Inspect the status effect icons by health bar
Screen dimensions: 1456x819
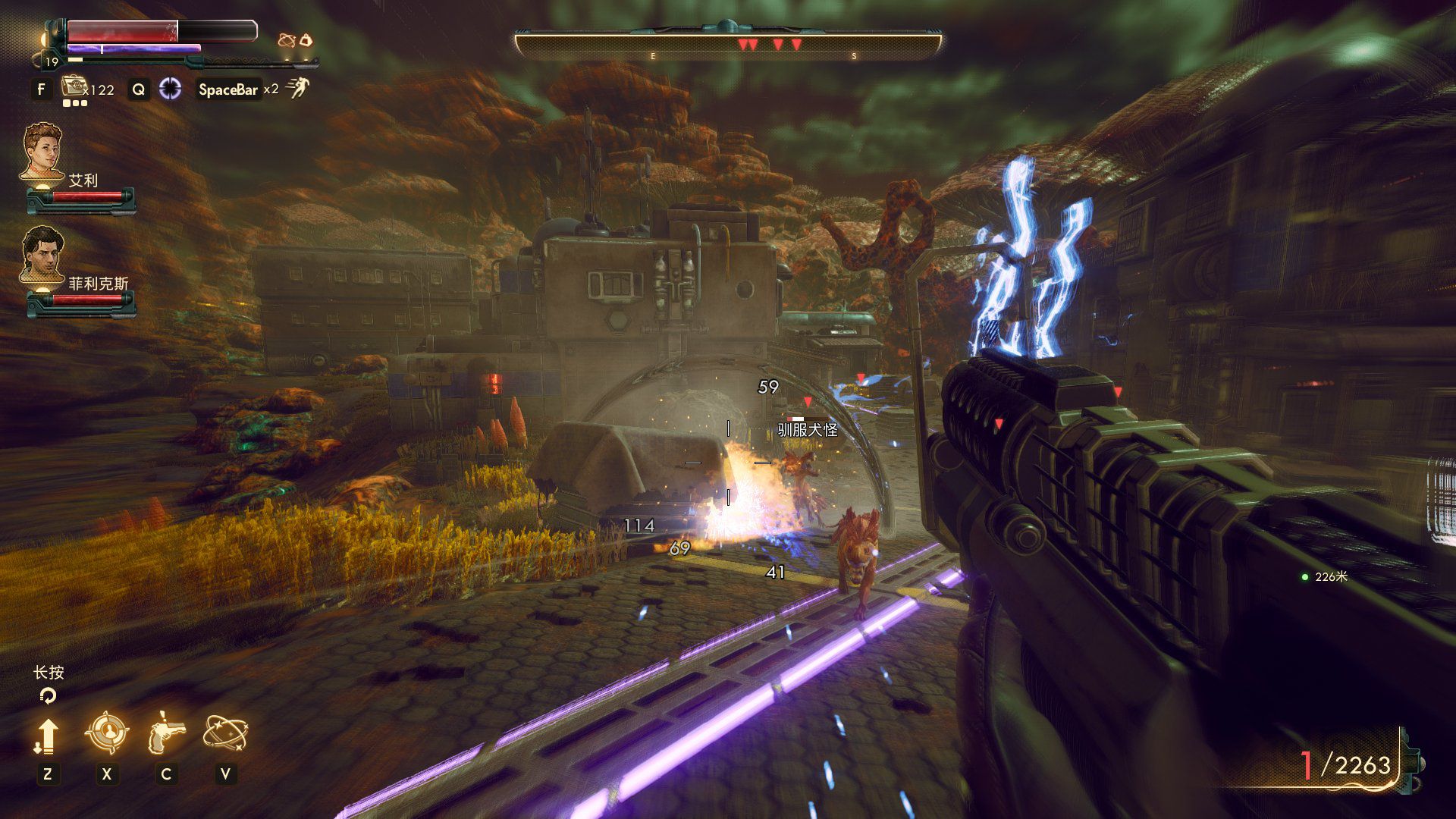click(296, 40)
